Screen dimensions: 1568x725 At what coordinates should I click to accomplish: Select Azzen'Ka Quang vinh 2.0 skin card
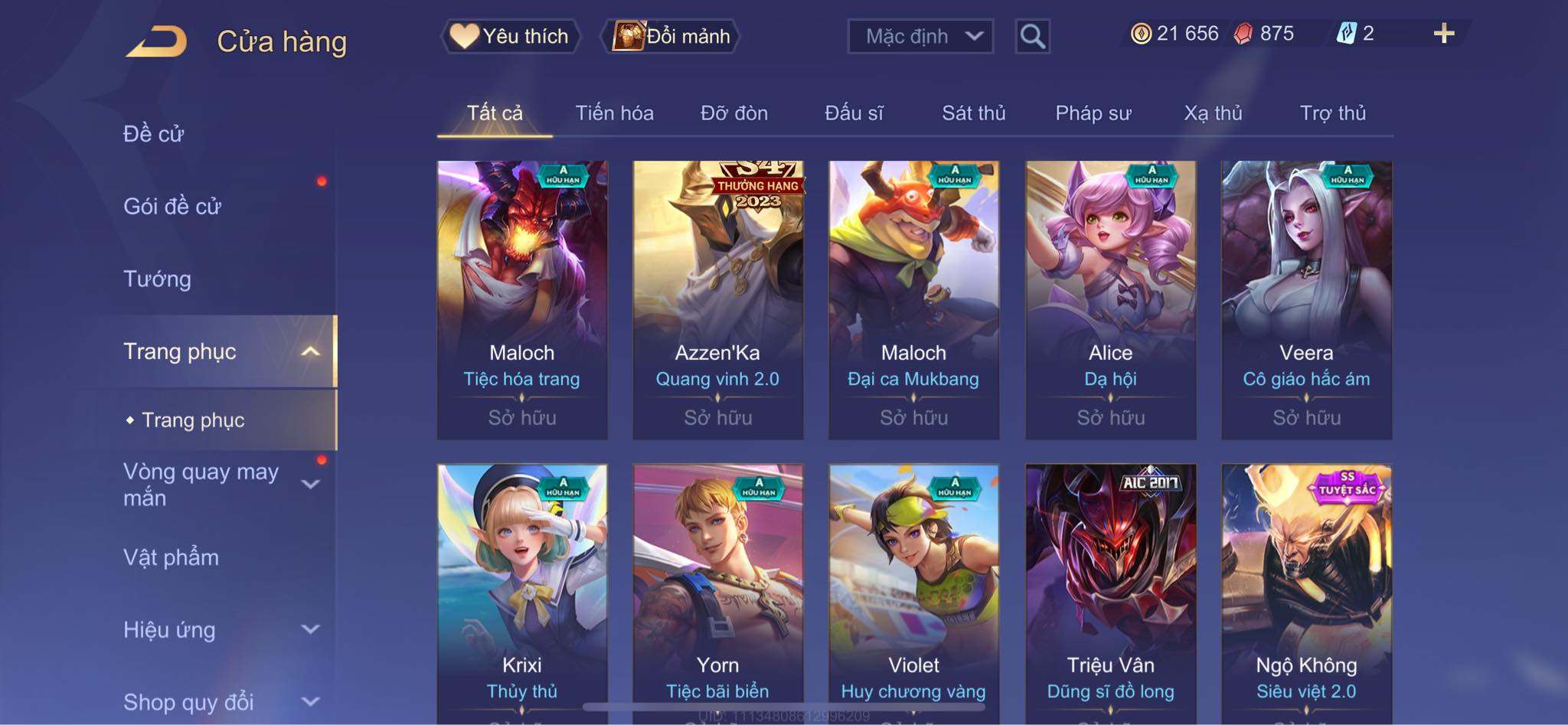pos(717,299)
